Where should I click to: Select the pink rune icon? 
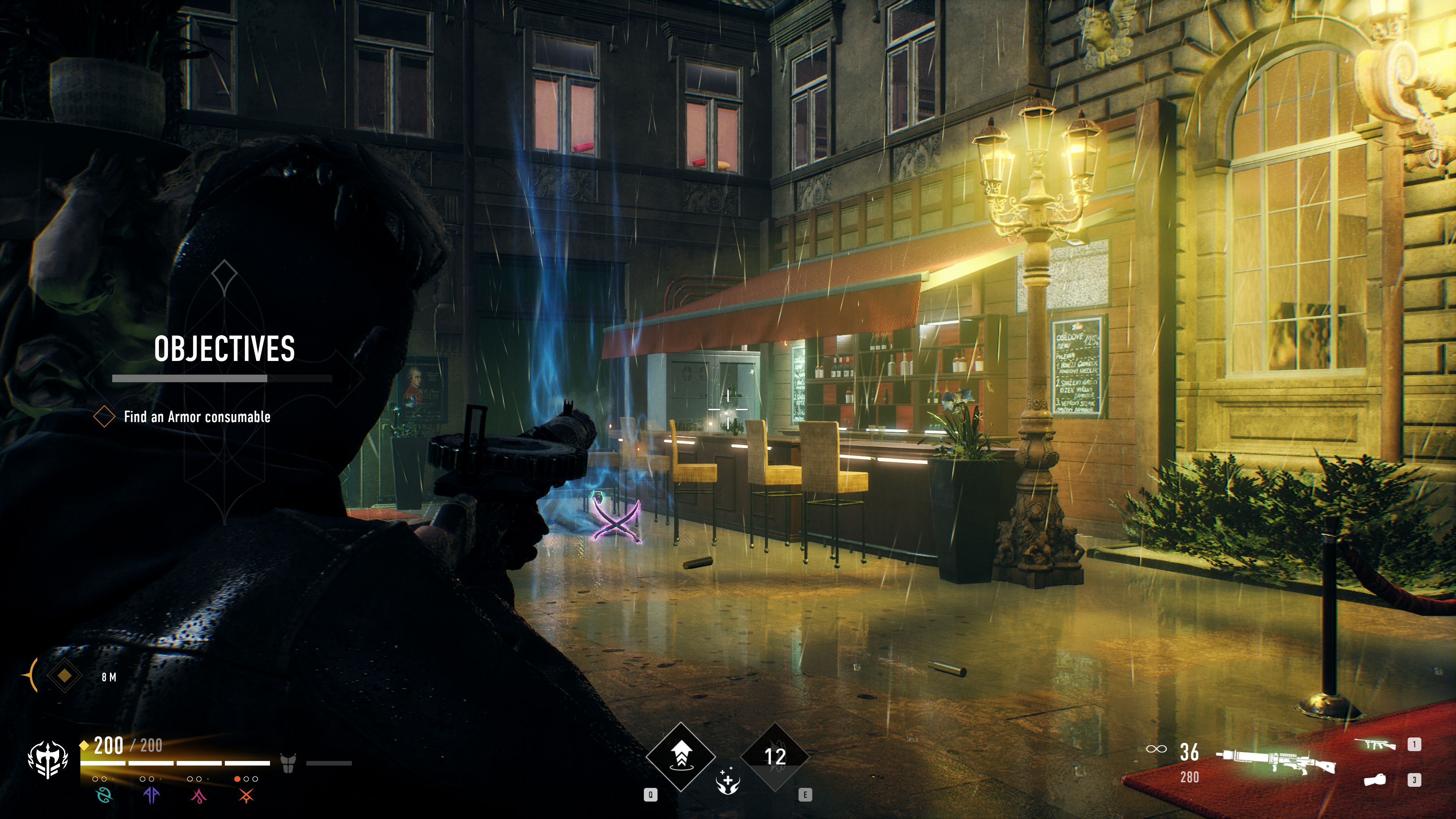coord(198,796)
